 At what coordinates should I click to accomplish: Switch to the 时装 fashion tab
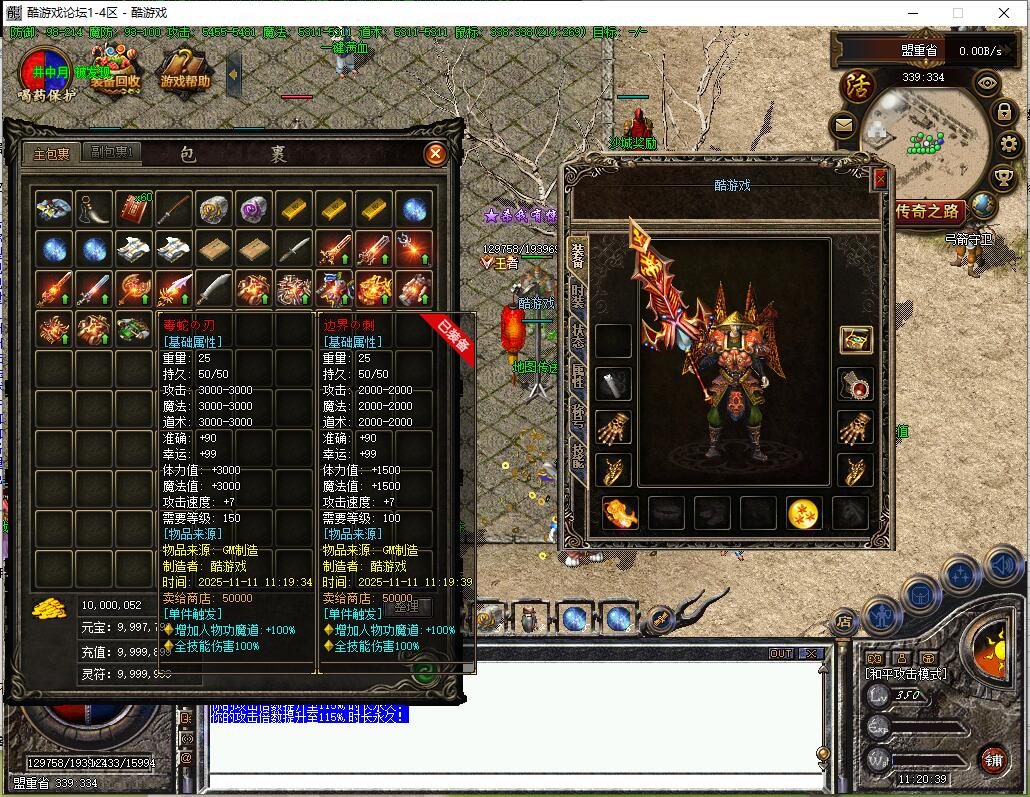pos(577,296)
